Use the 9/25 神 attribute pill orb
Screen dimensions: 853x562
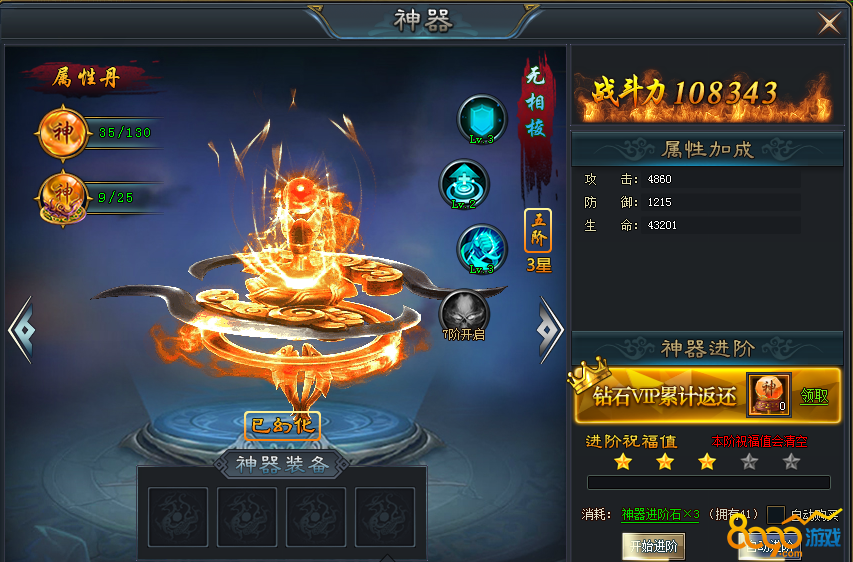point(63,197)
